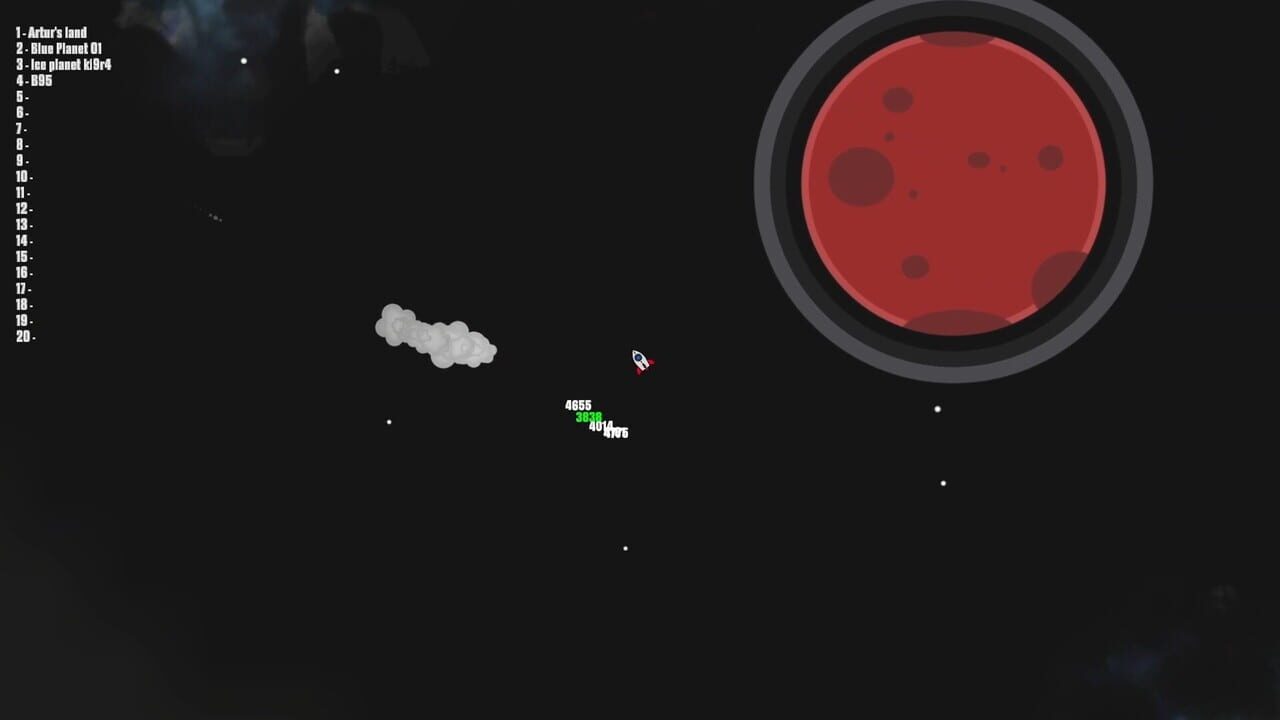Click the white score 4655
The width and height of the screenshot is (1280, 720).
[577, 404]
